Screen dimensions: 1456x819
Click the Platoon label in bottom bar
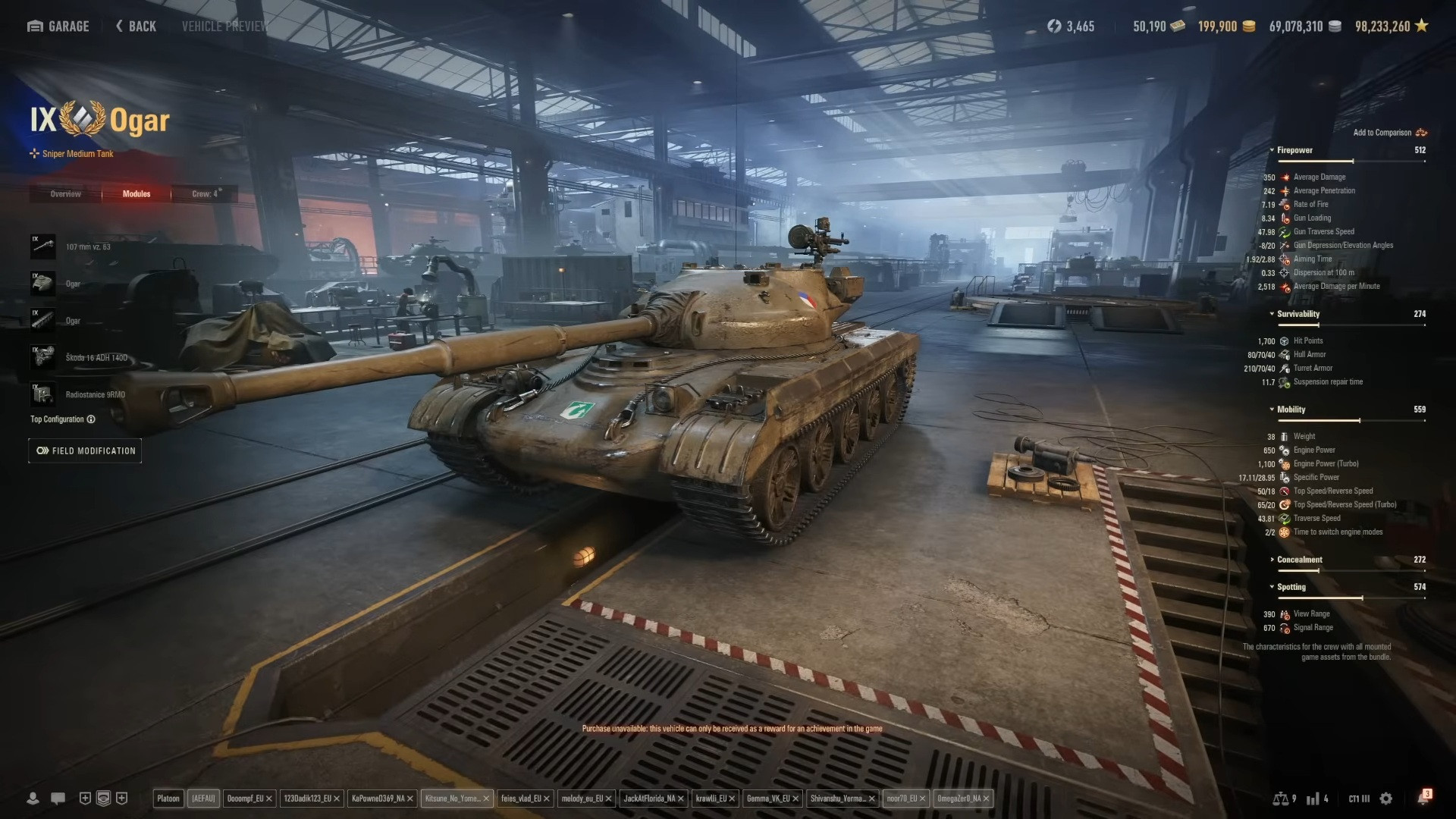click(168, 798)
